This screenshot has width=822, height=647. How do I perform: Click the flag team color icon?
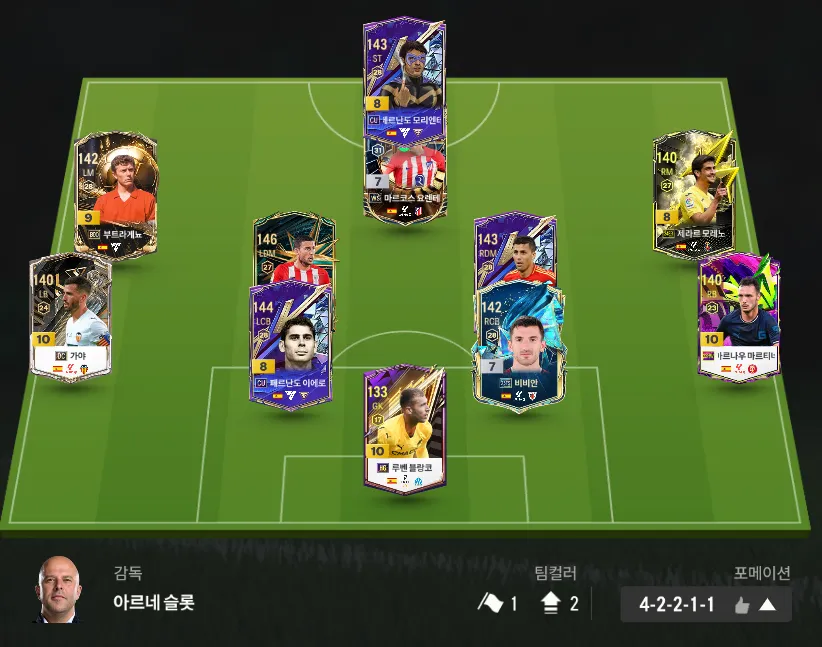pyautogui.click(x=491, y=603)
